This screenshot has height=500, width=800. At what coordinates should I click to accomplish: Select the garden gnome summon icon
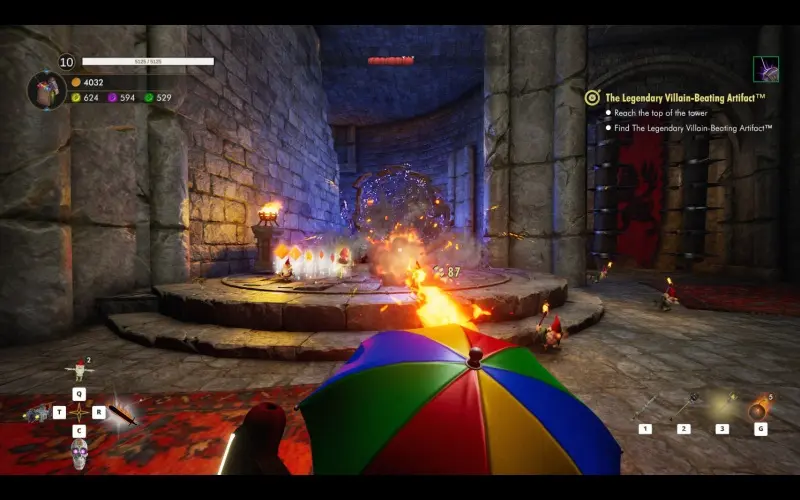click(78, 371)
